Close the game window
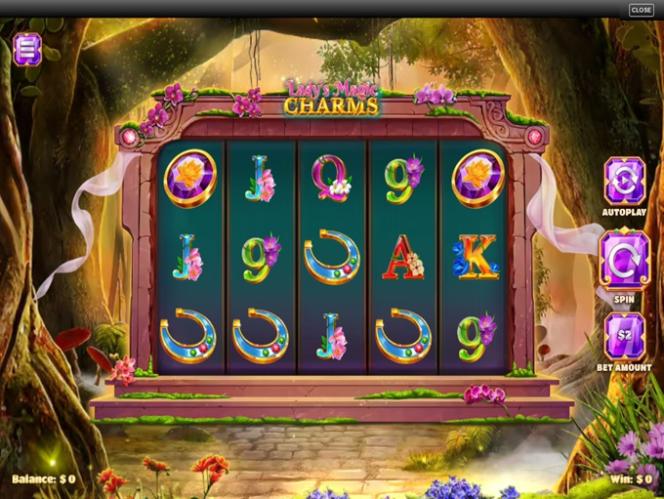Screen dimensions: 664x499 tap(641, 10)
